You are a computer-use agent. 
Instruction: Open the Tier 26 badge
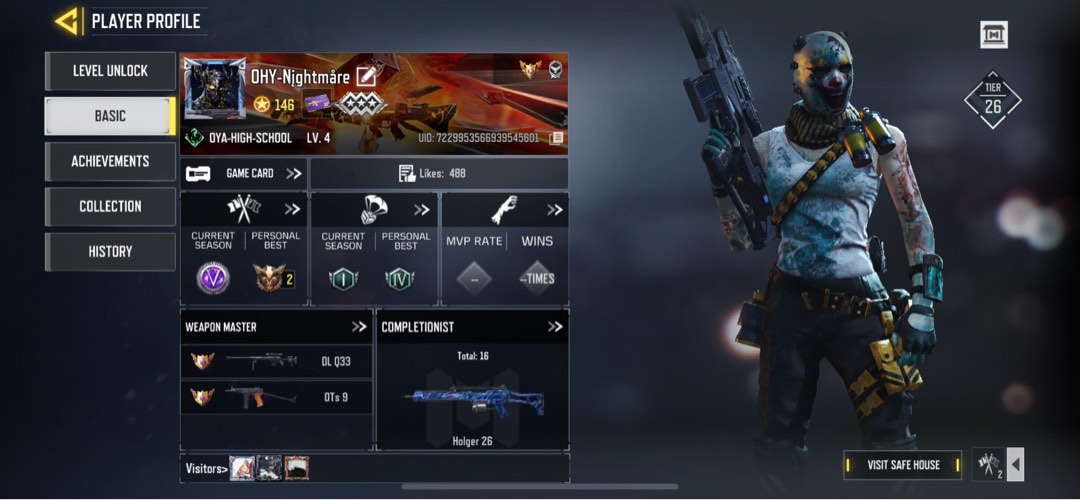click(x=992, y=100)
